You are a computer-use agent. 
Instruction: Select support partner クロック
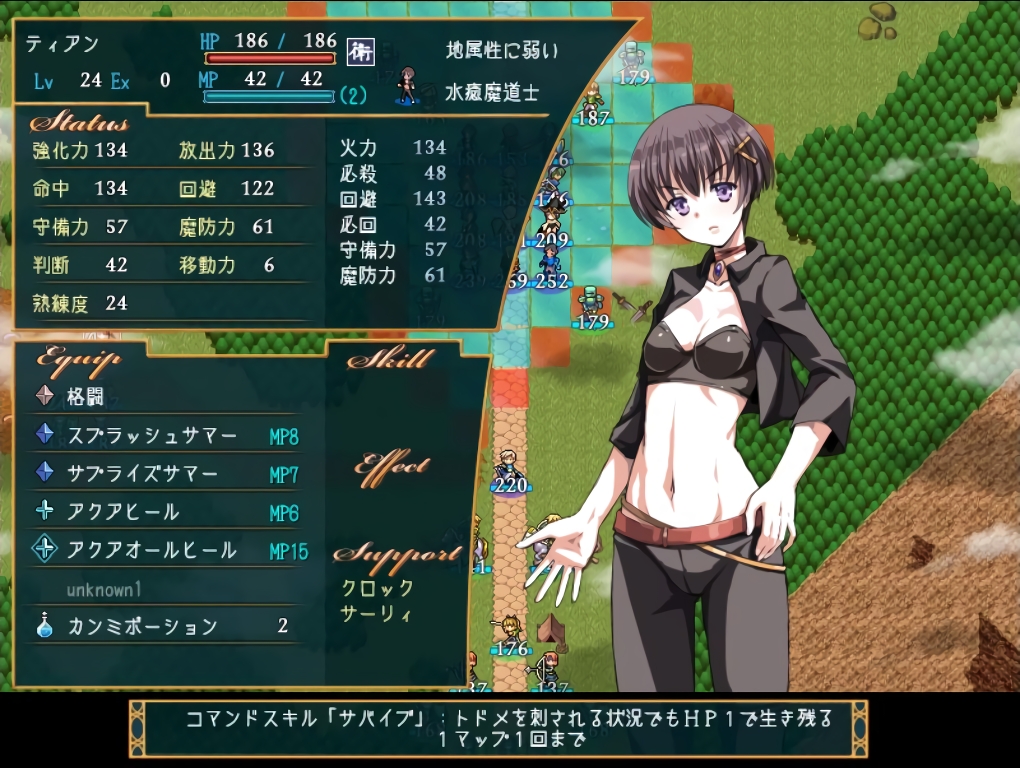click(377, 588)
